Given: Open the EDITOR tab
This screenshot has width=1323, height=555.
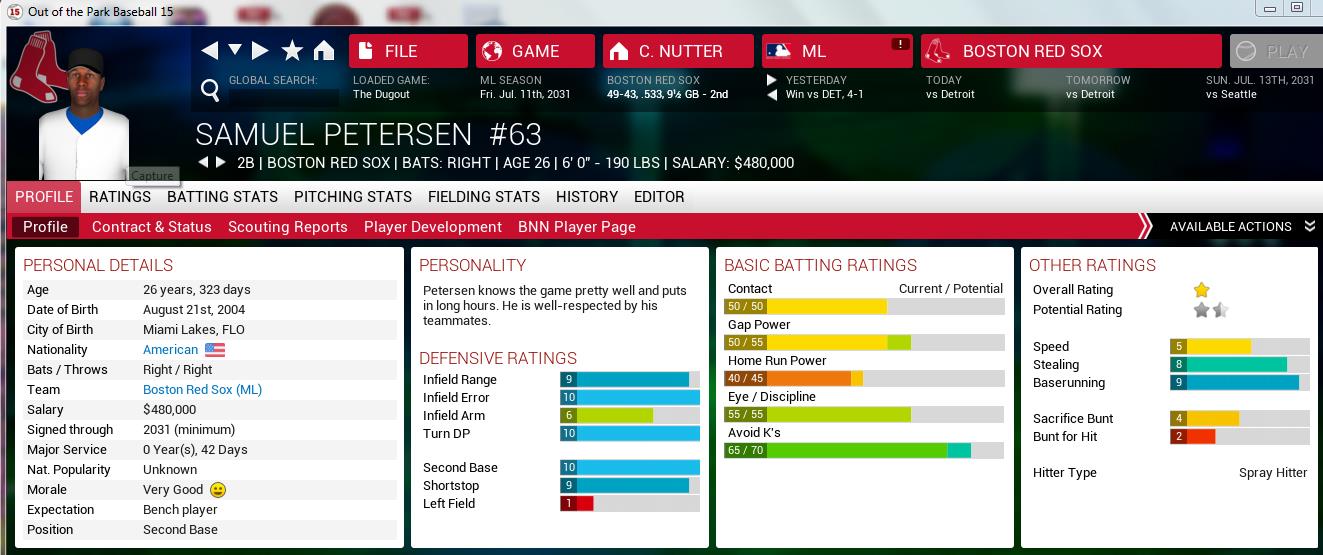Looking at the screenshot, I should [659, 197].
